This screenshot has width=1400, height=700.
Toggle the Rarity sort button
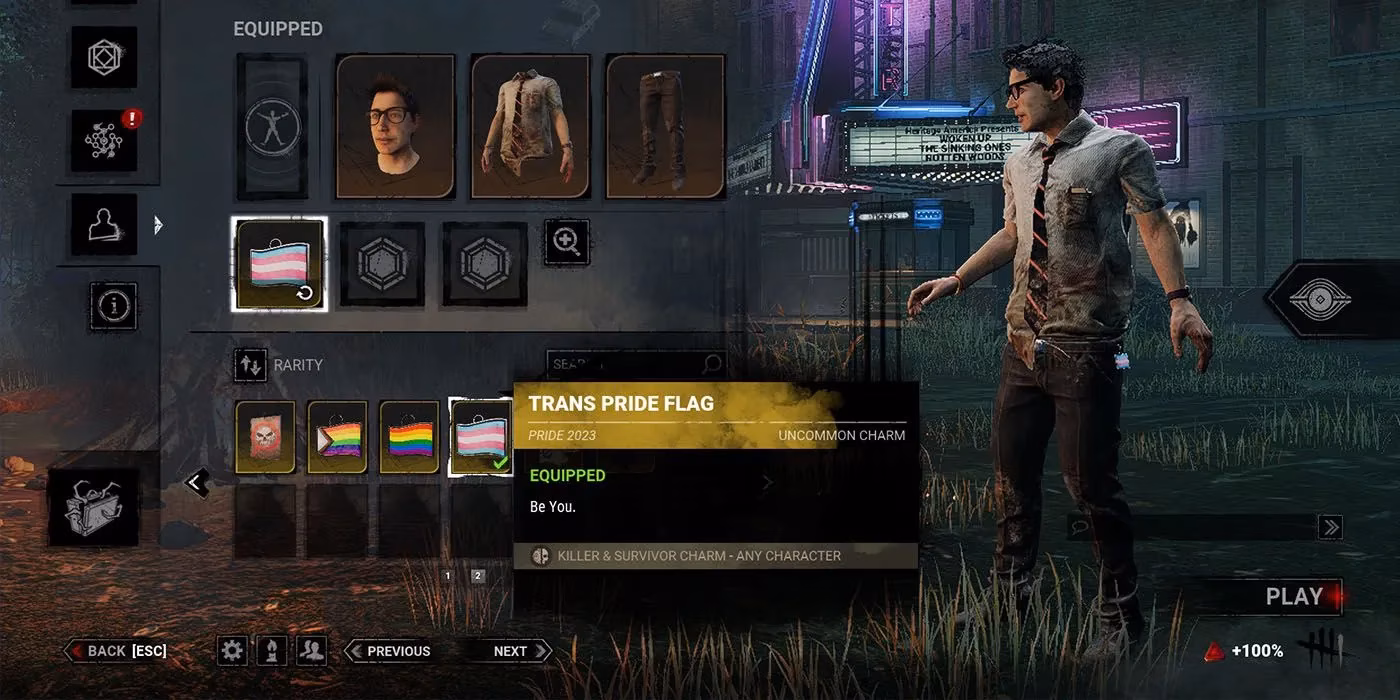(250, 365)
